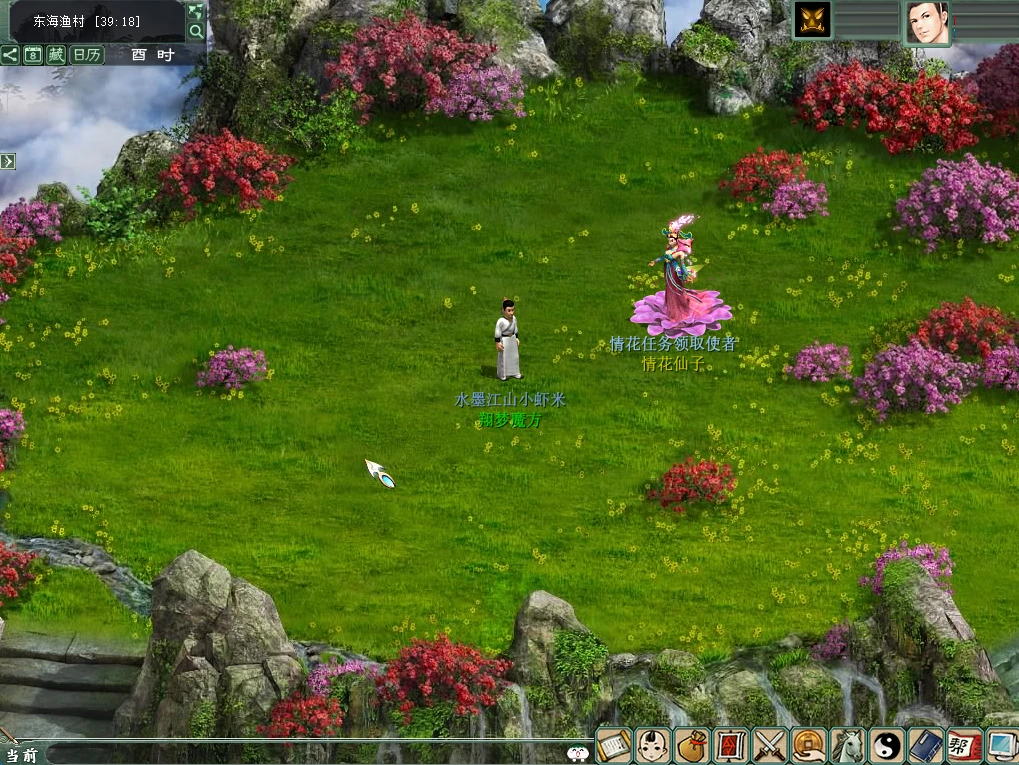
Task: Expand the left side panel arrow
Action: point(7,161)
